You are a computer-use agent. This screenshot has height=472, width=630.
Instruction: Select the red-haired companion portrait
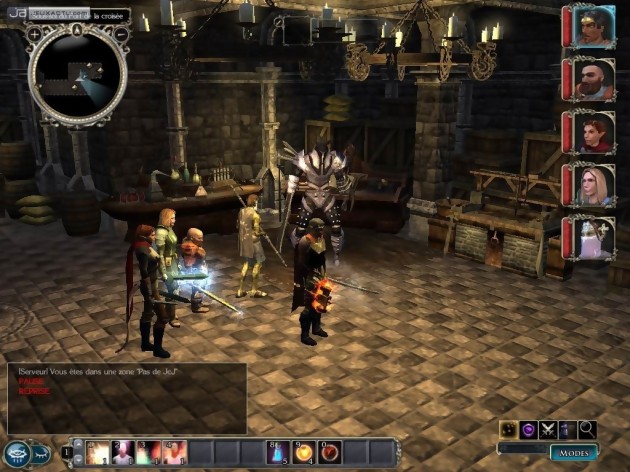tap(593, 132)
